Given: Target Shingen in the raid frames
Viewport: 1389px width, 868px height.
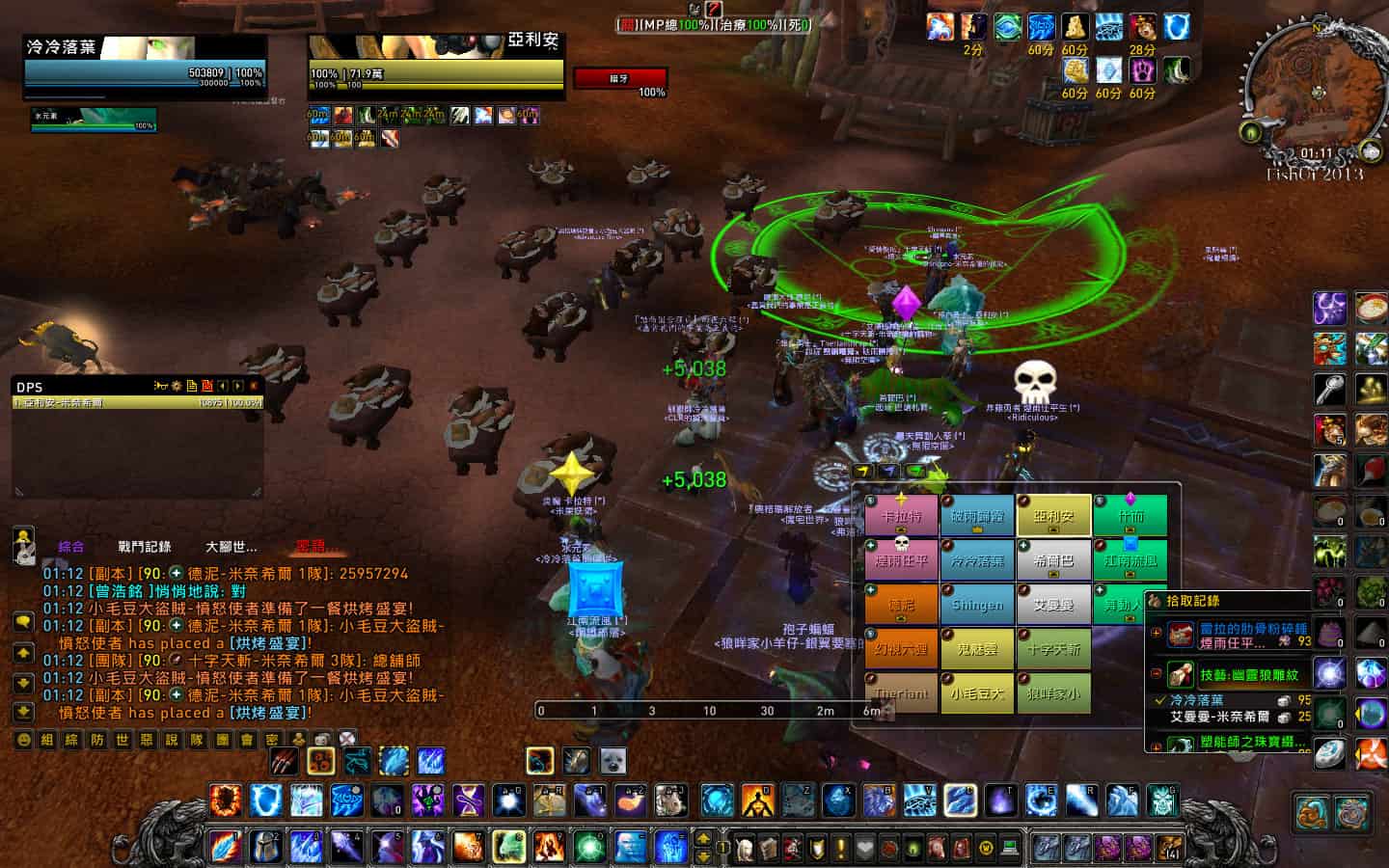Looking at the screenshot, I should [977, 606].
